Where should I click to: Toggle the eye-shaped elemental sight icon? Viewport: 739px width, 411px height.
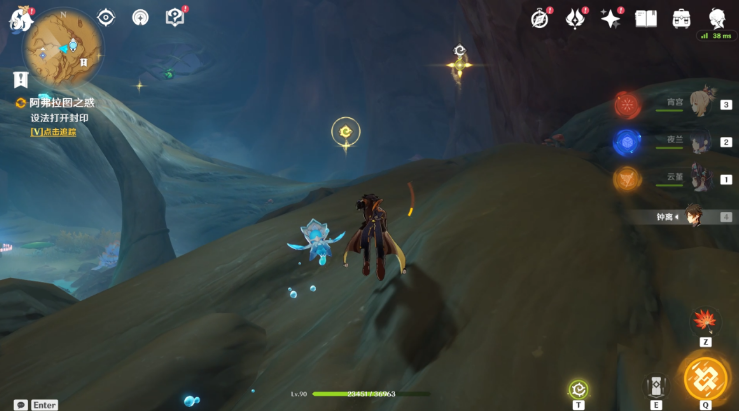click(x=106, y=17)
